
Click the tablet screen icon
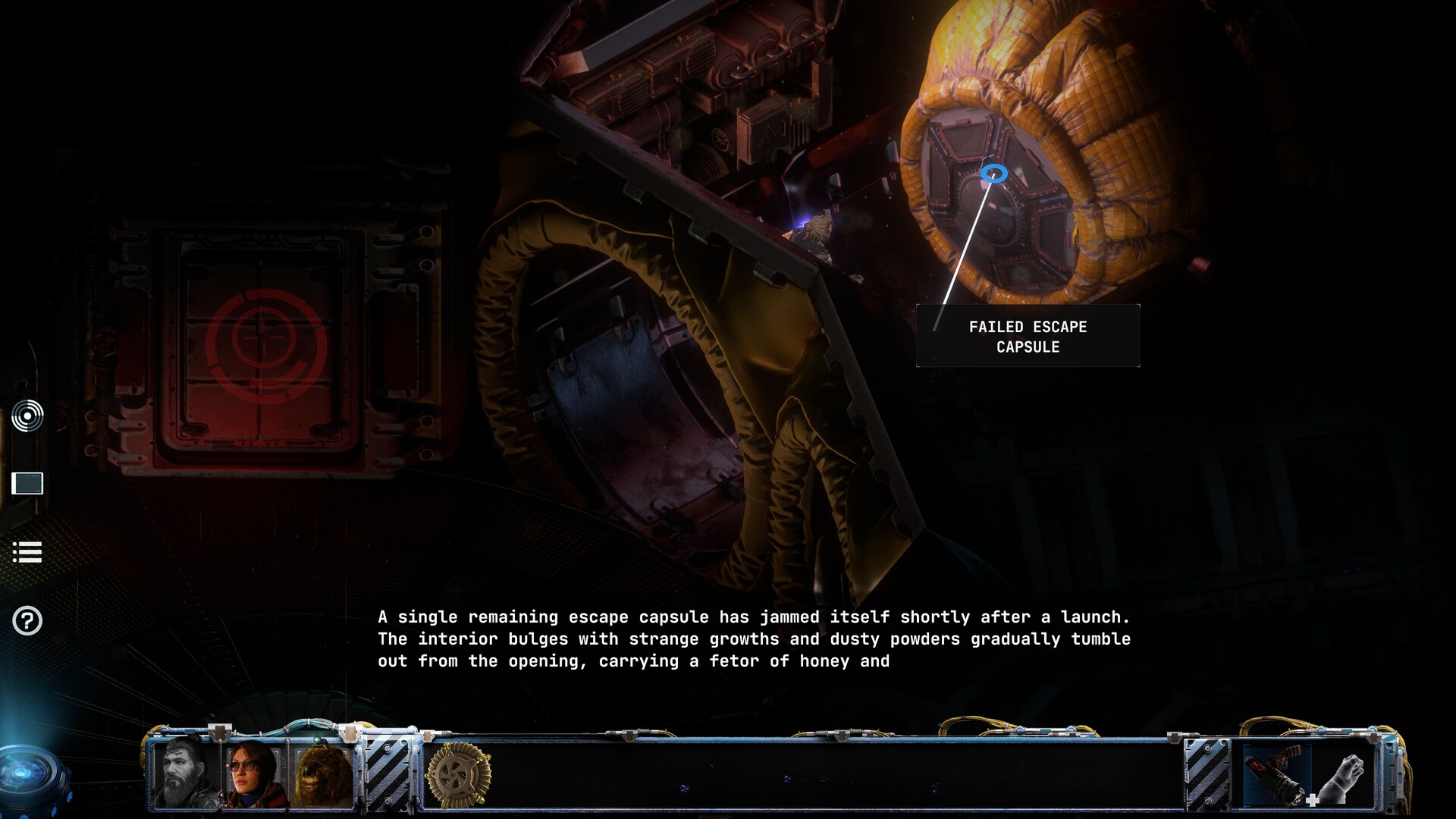point(27,483)
